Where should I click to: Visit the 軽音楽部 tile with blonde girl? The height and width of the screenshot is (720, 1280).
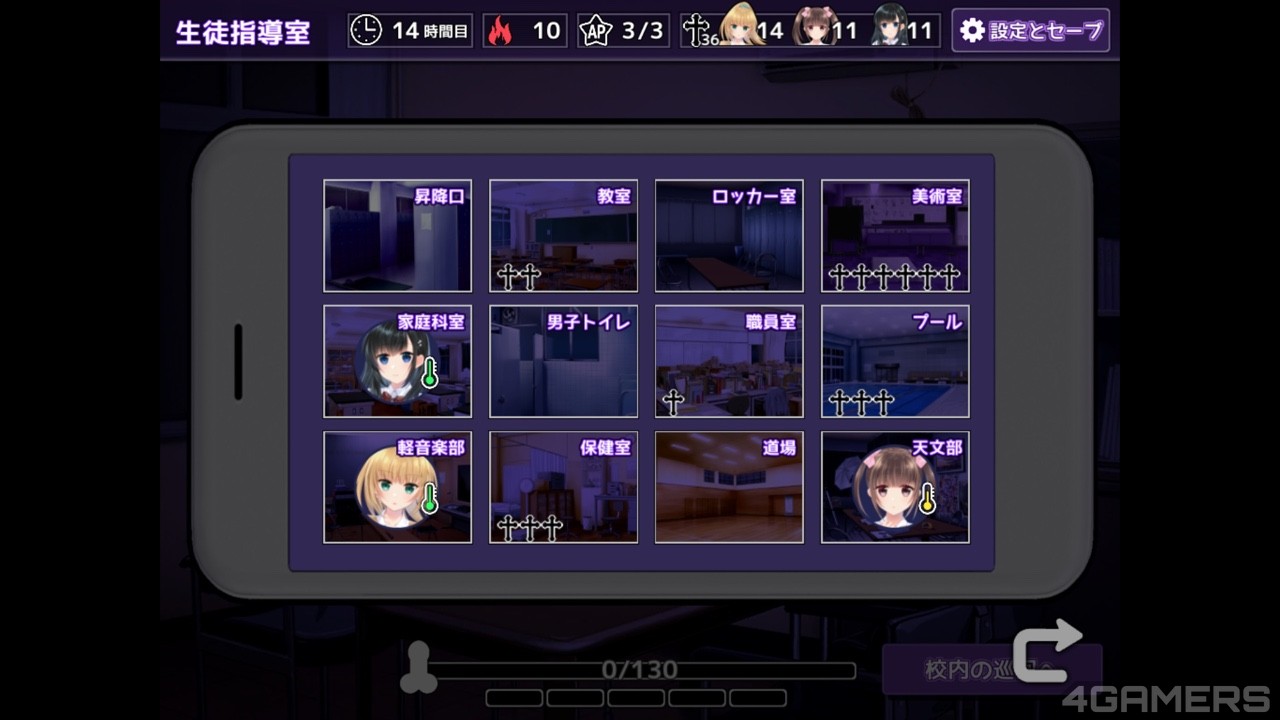click(397, 487)
